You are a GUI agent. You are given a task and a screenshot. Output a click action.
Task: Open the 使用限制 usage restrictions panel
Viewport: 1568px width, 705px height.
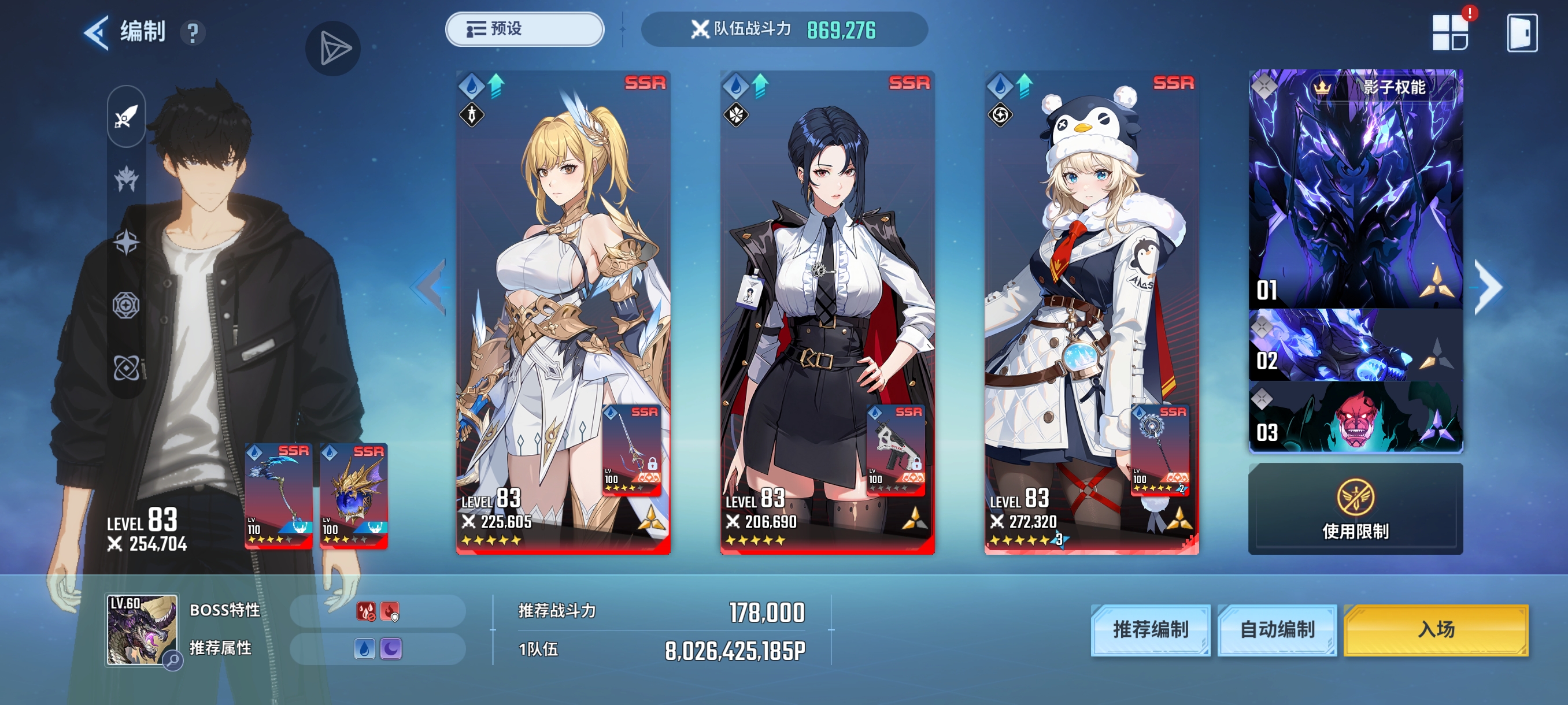[x=1356, y=509]
